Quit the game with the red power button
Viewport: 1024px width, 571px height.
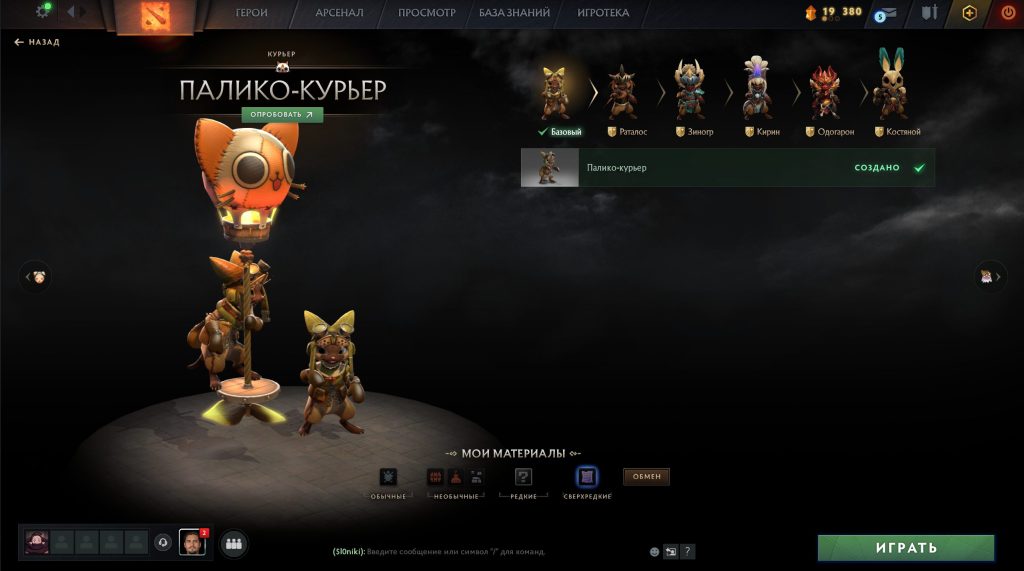[1007, 13]
